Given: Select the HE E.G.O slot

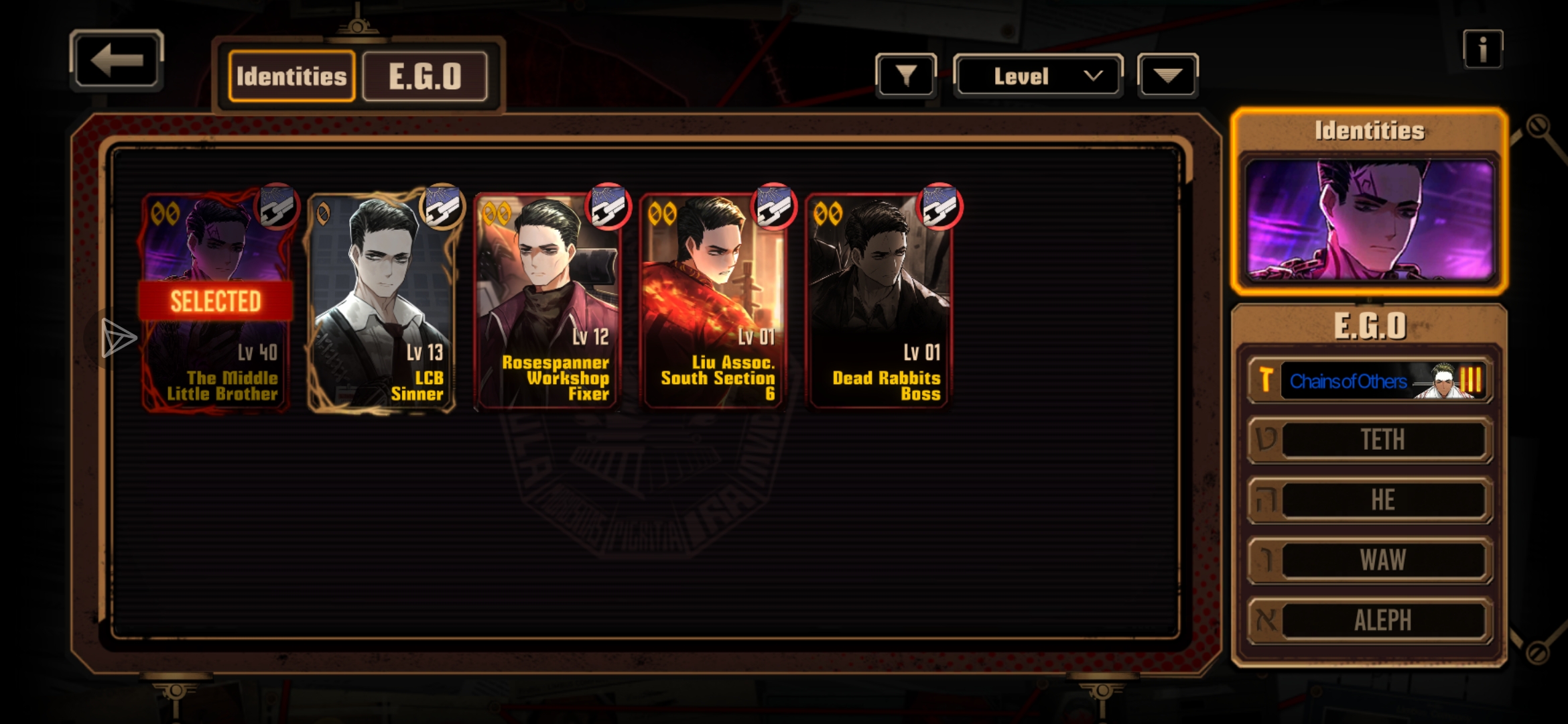Looking at the screenshot, I should tap(1370, 500).
